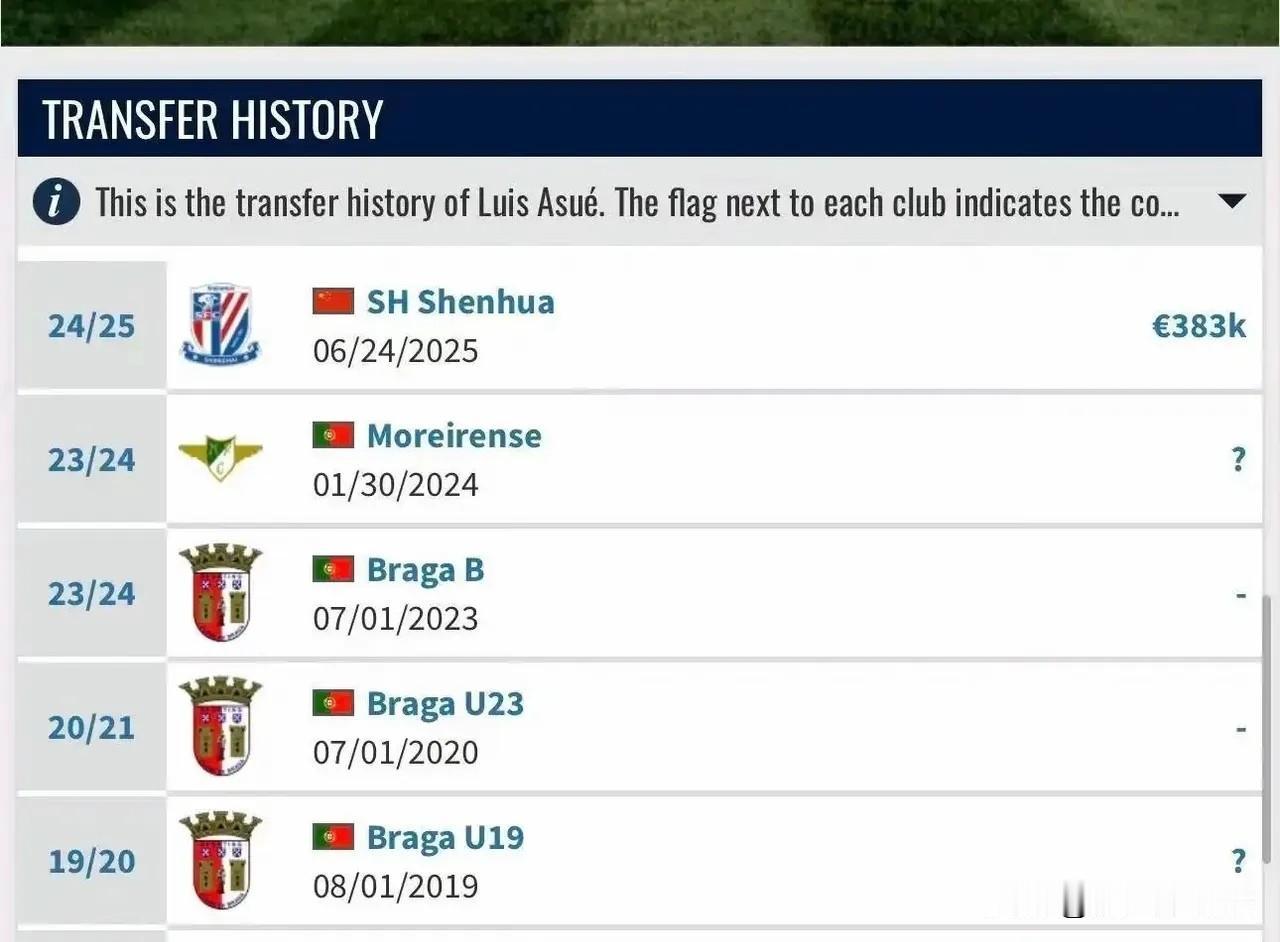Click the SH Shenhua club crest

point(220,324)
